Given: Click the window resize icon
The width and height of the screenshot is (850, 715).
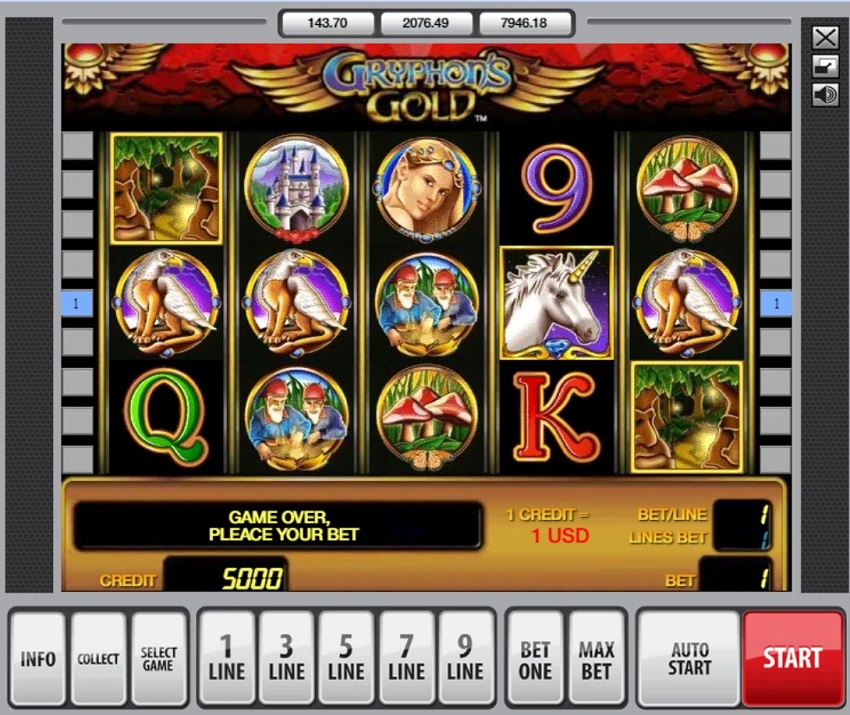Looking at the screenshot, I should coord(825,67).
